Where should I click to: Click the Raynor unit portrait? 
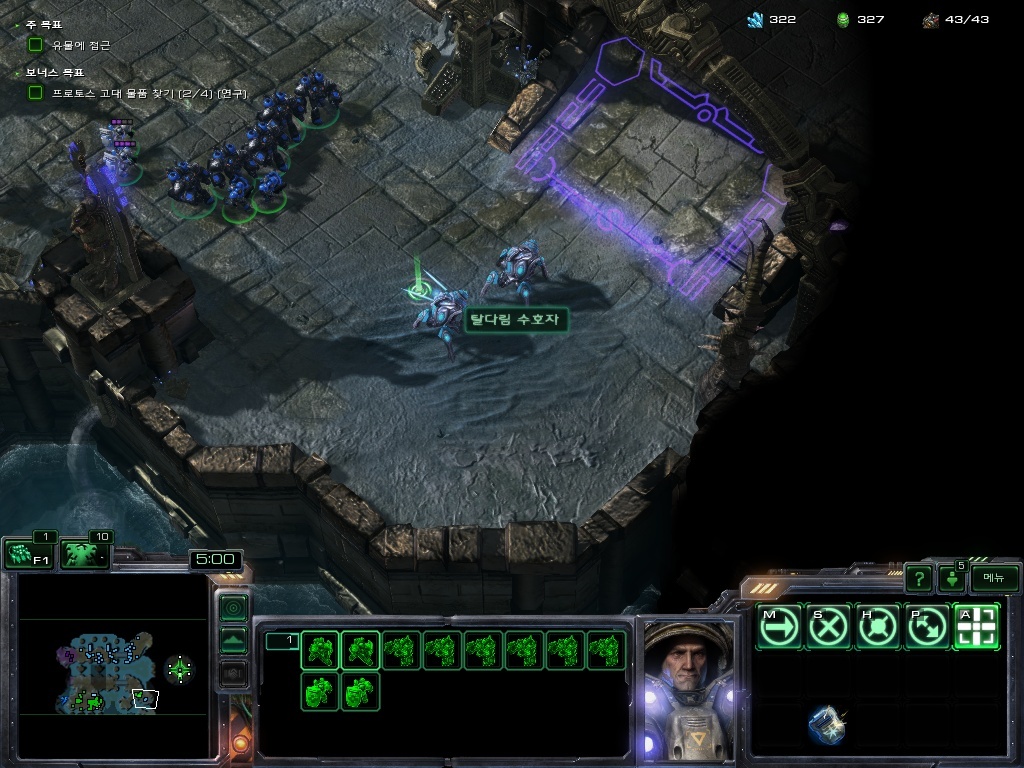point(688,688)
